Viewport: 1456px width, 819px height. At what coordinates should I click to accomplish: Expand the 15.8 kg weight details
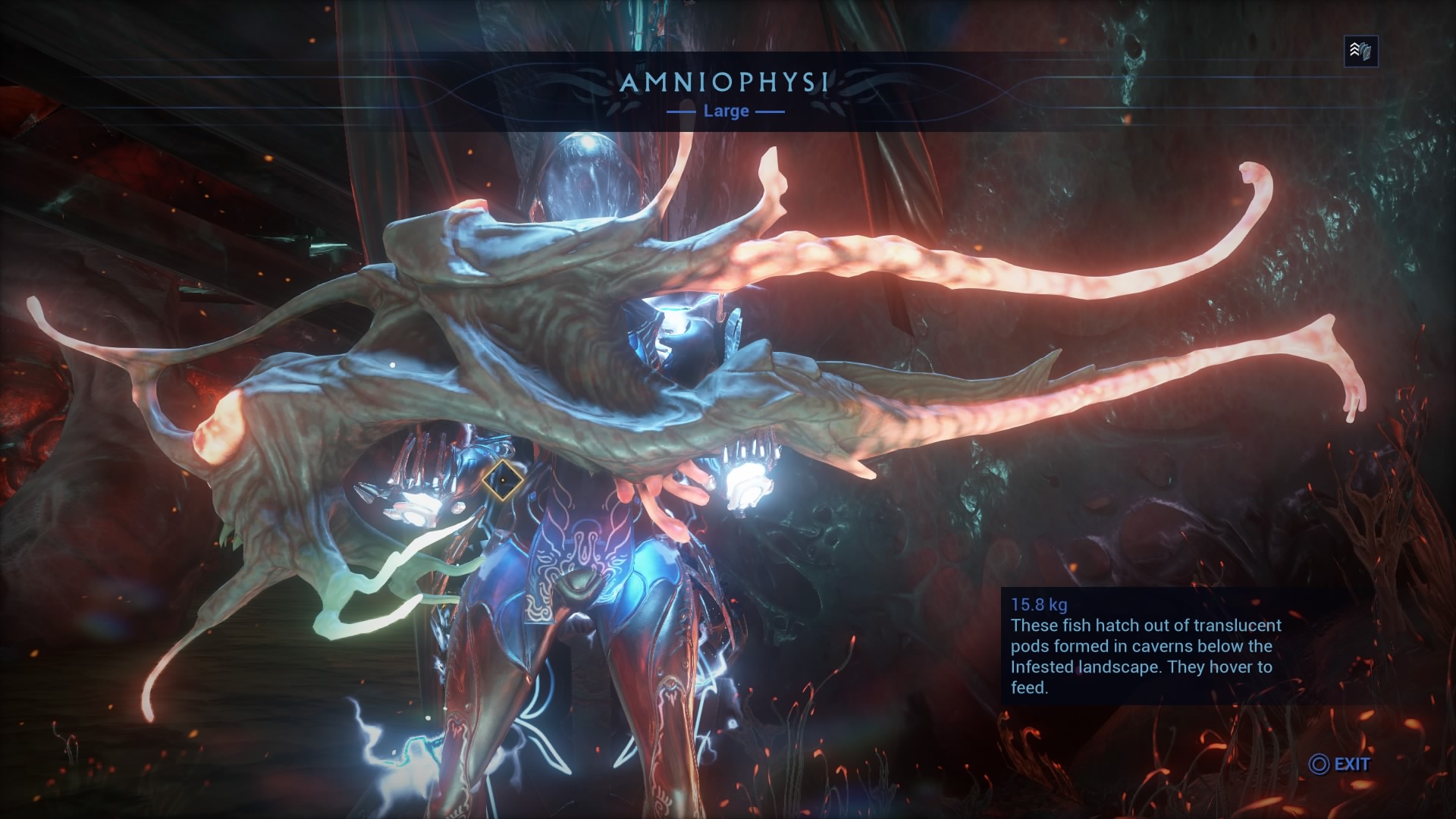(1039, 604)
